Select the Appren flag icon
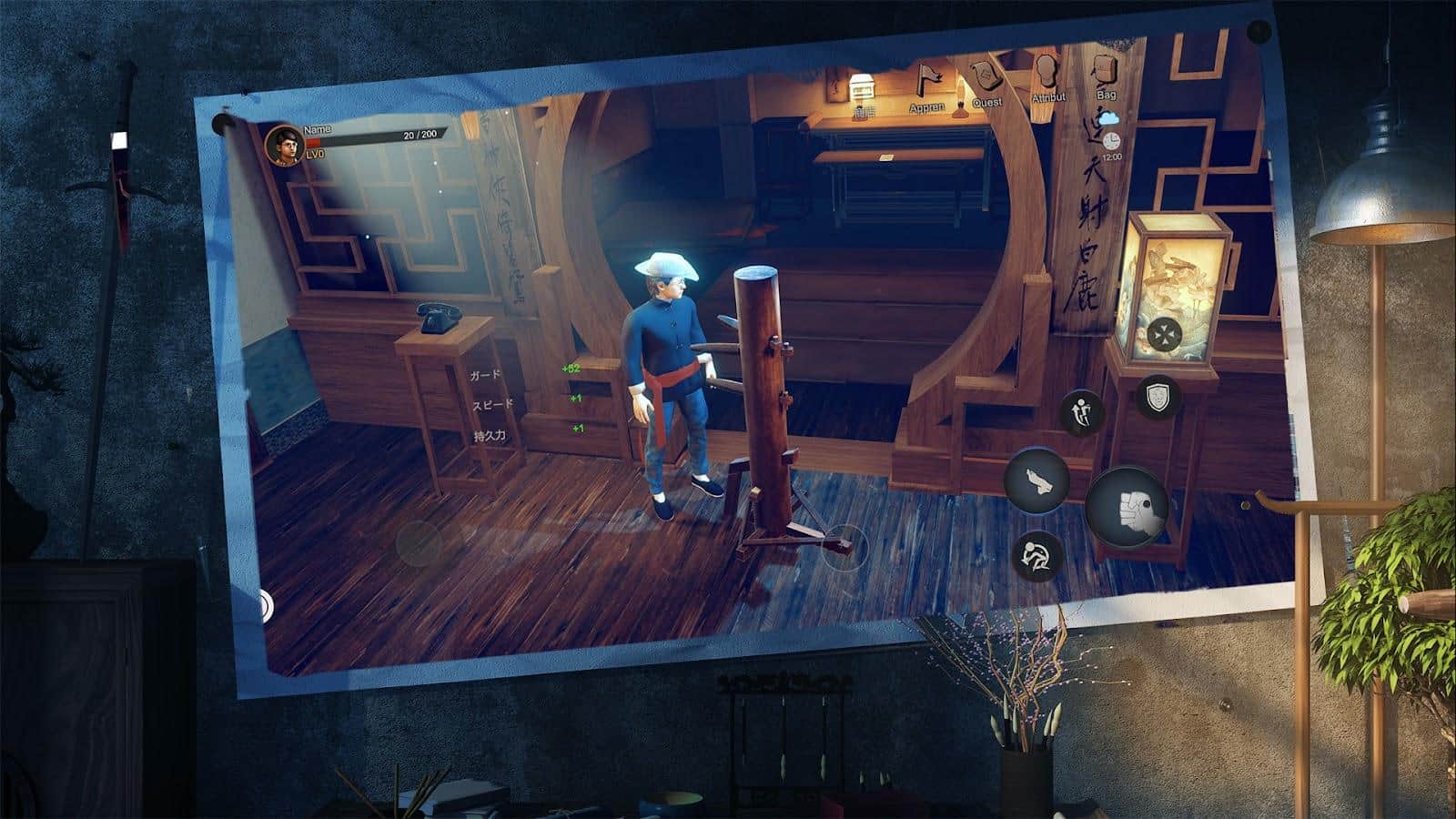1456x819 pixels. [x=928, y=77]
